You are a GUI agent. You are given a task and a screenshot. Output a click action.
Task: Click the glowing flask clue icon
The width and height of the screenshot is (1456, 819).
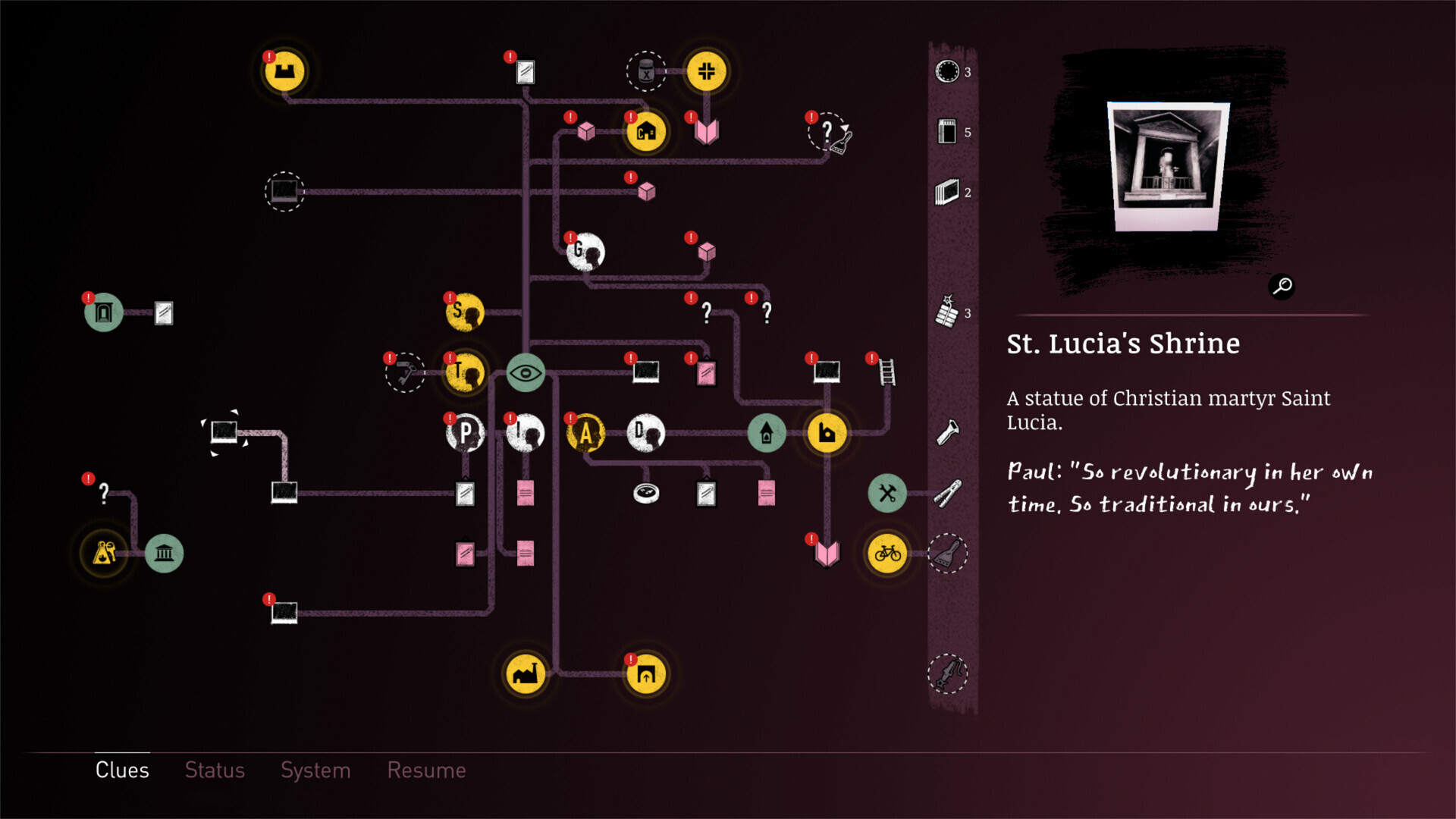pyautogui.click(x=105, y=552)
